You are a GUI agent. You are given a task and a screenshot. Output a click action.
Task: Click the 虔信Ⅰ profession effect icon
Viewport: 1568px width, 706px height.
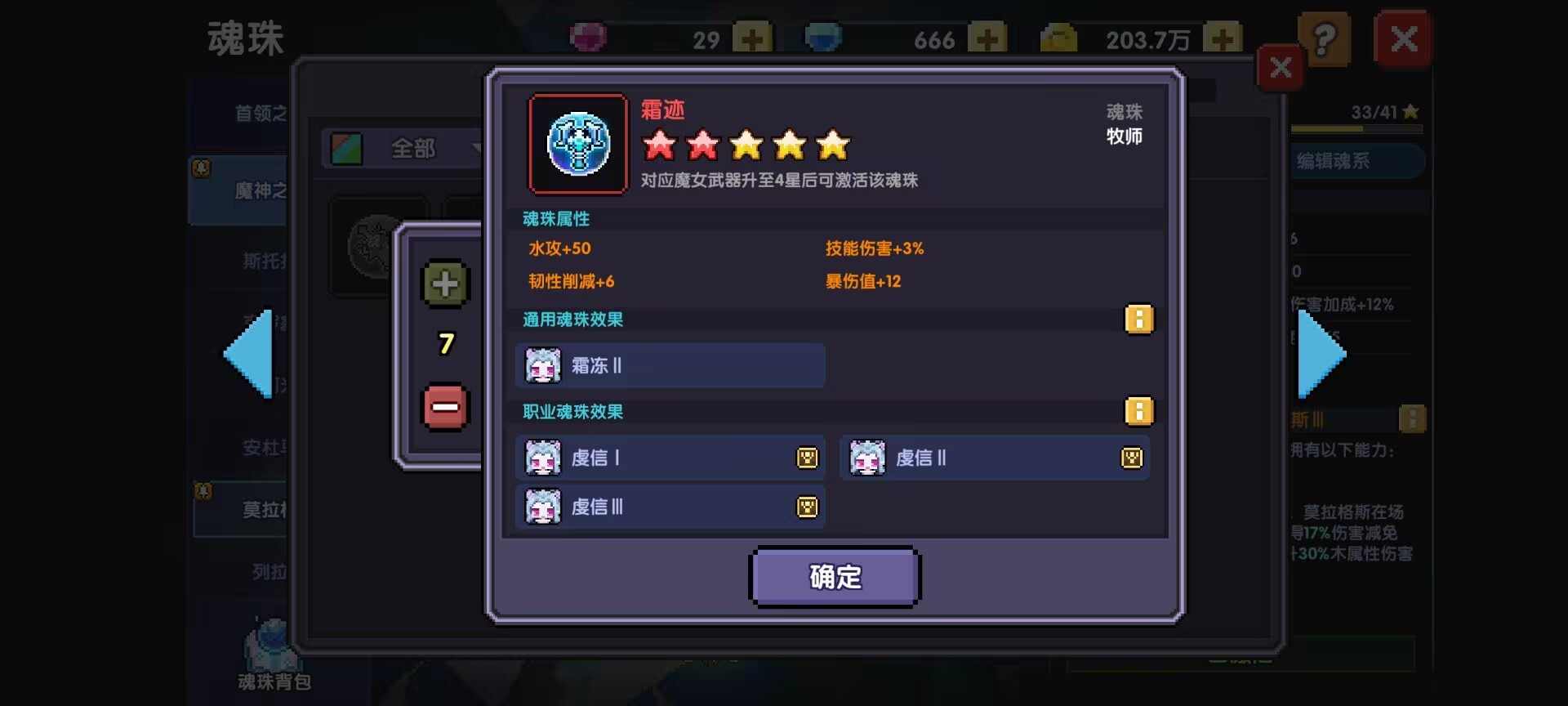(x=542, y=458)
